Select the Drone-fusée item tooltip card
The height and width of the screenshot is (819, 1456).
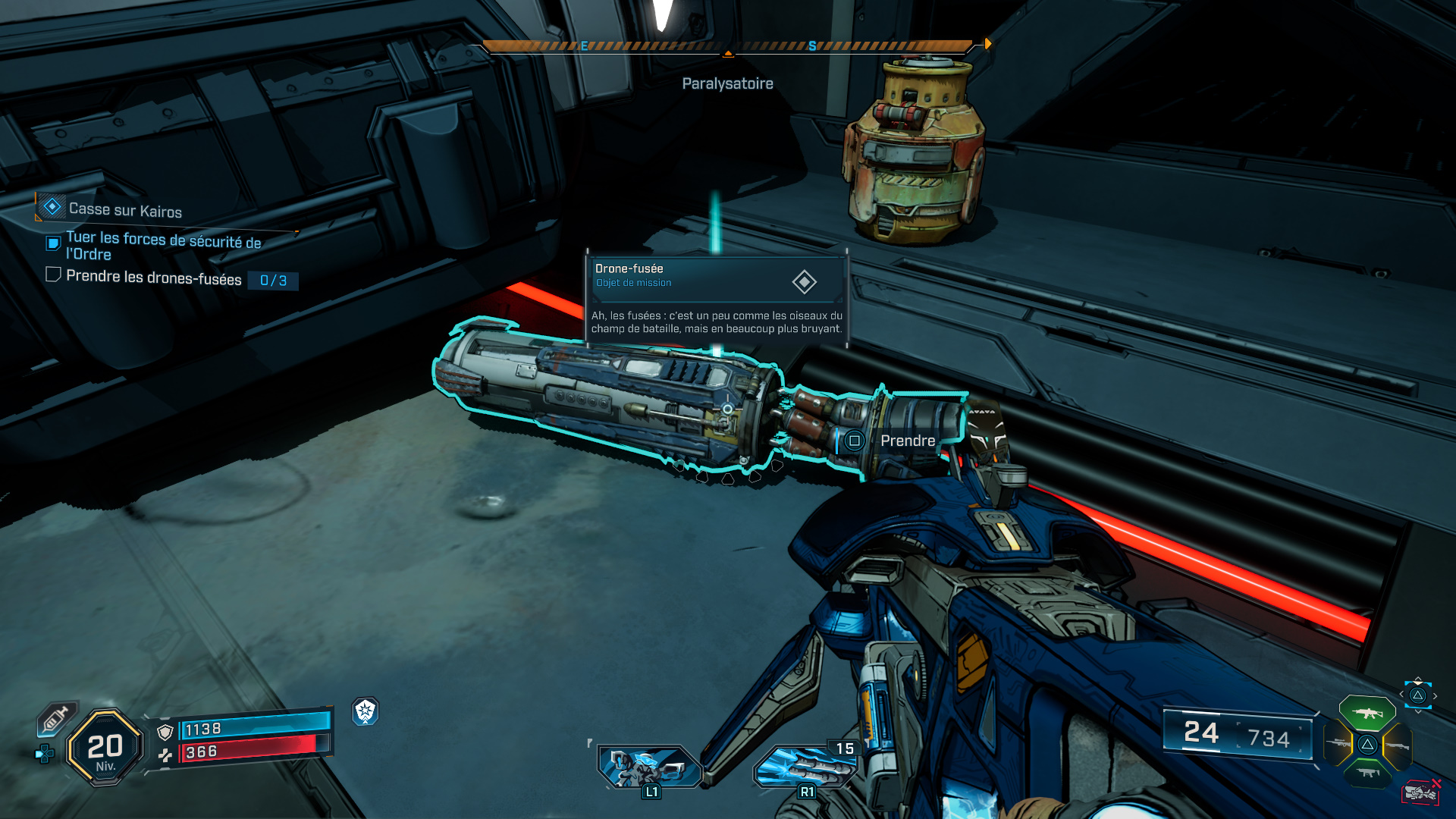(717, 299)
